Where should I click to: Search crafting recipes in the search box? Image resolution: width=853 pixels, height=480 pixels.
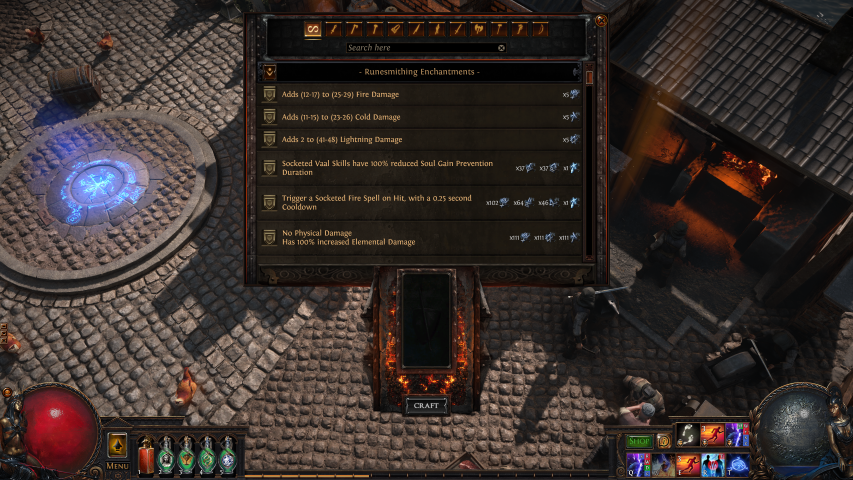coord(420,47)
